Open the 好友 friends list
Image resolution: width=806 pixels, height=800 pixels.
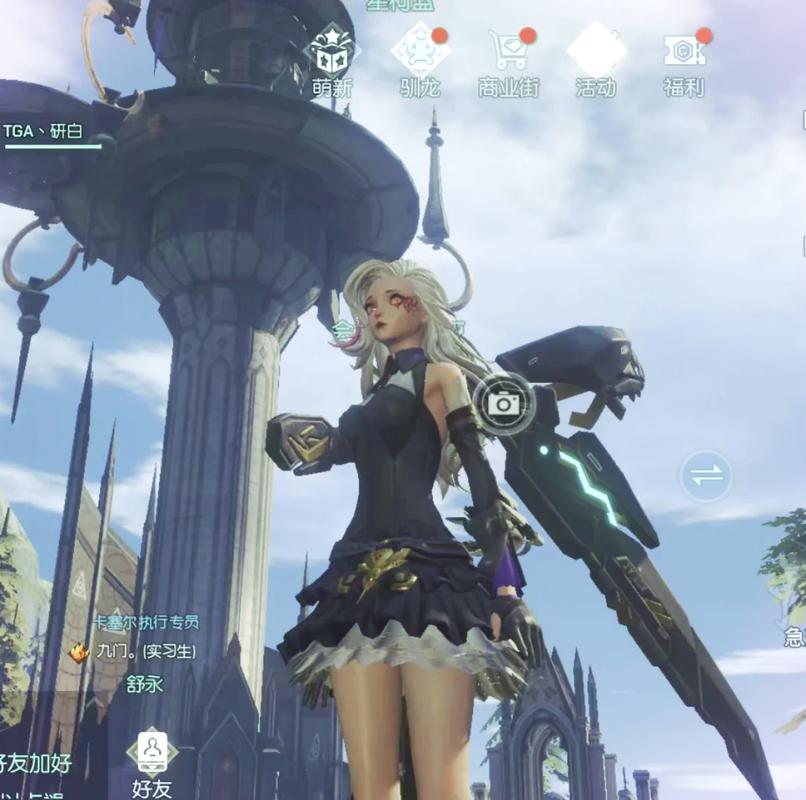(151, 760)
